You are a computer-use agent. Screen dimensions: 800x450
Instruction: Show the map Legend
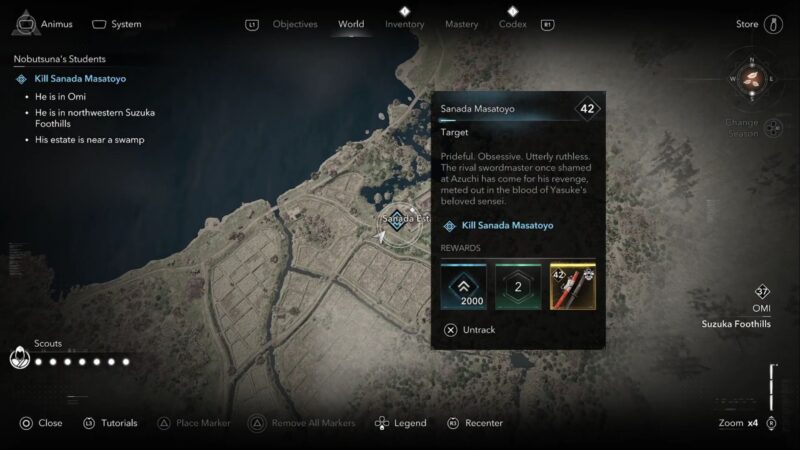[x=401, y=423]
